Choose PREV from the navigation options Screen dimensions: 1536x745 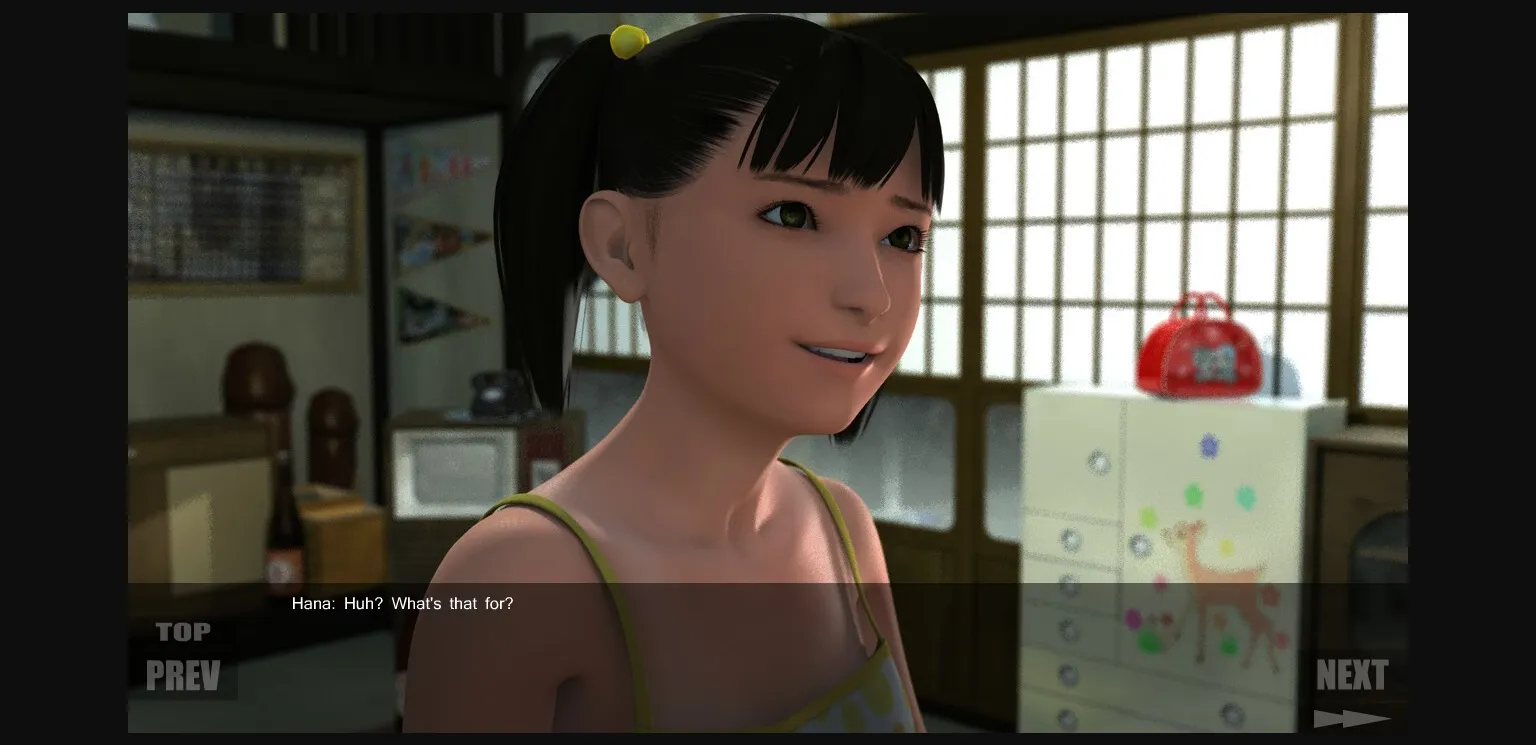point(185,676)
